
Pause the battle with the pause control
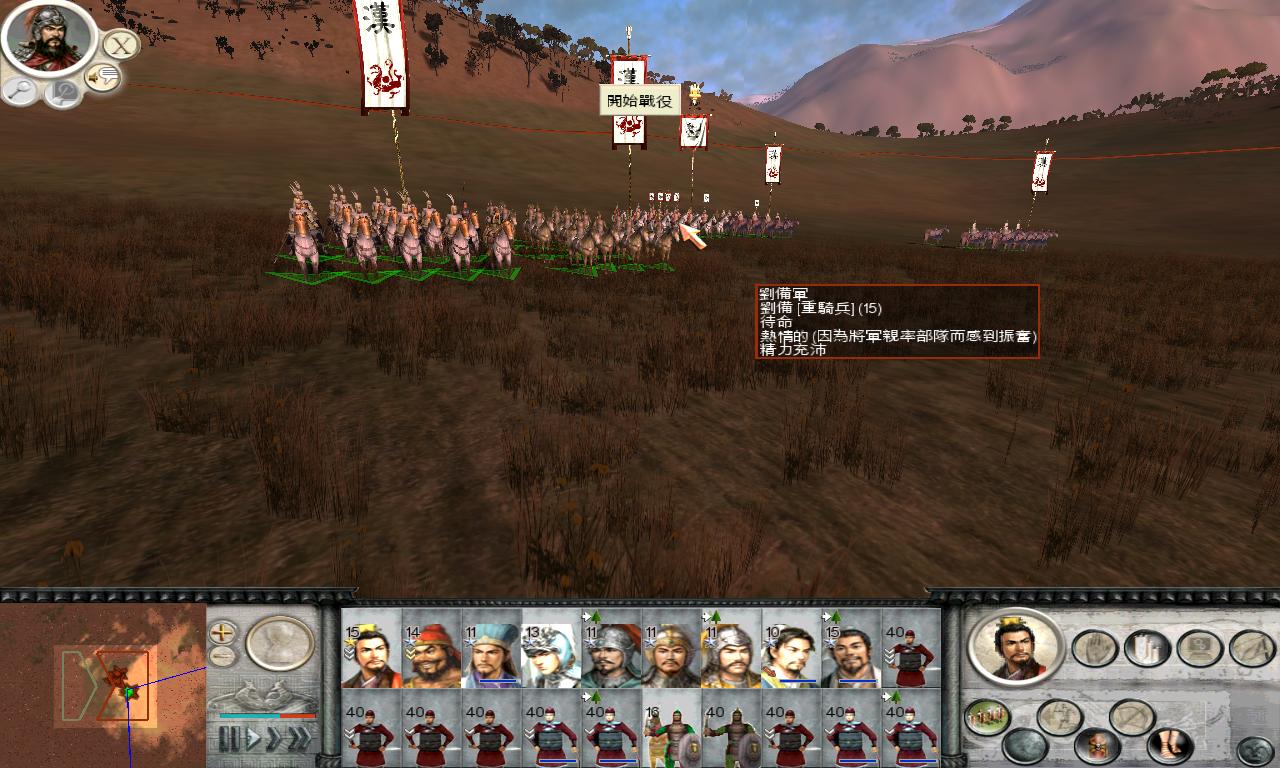coord(228,737)
